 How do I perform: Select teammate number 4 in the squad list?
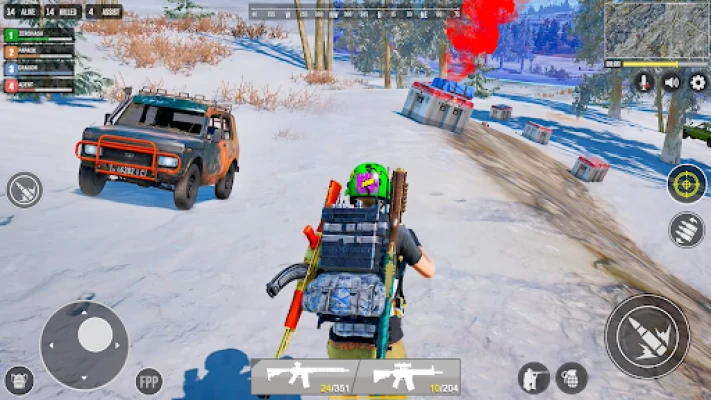tap(40, 86)
